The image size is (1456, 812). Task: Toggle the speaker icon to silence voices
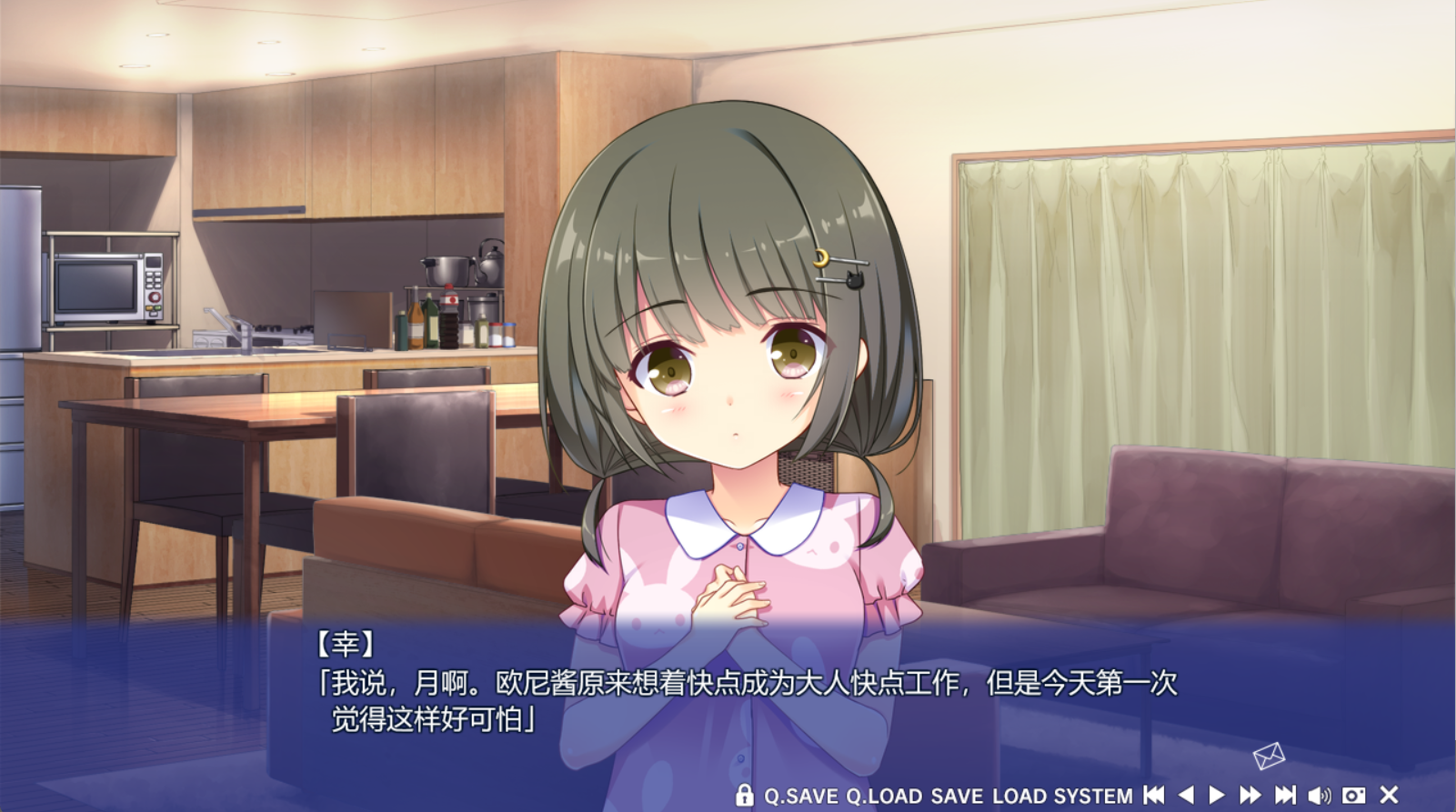click(1320, 795)
